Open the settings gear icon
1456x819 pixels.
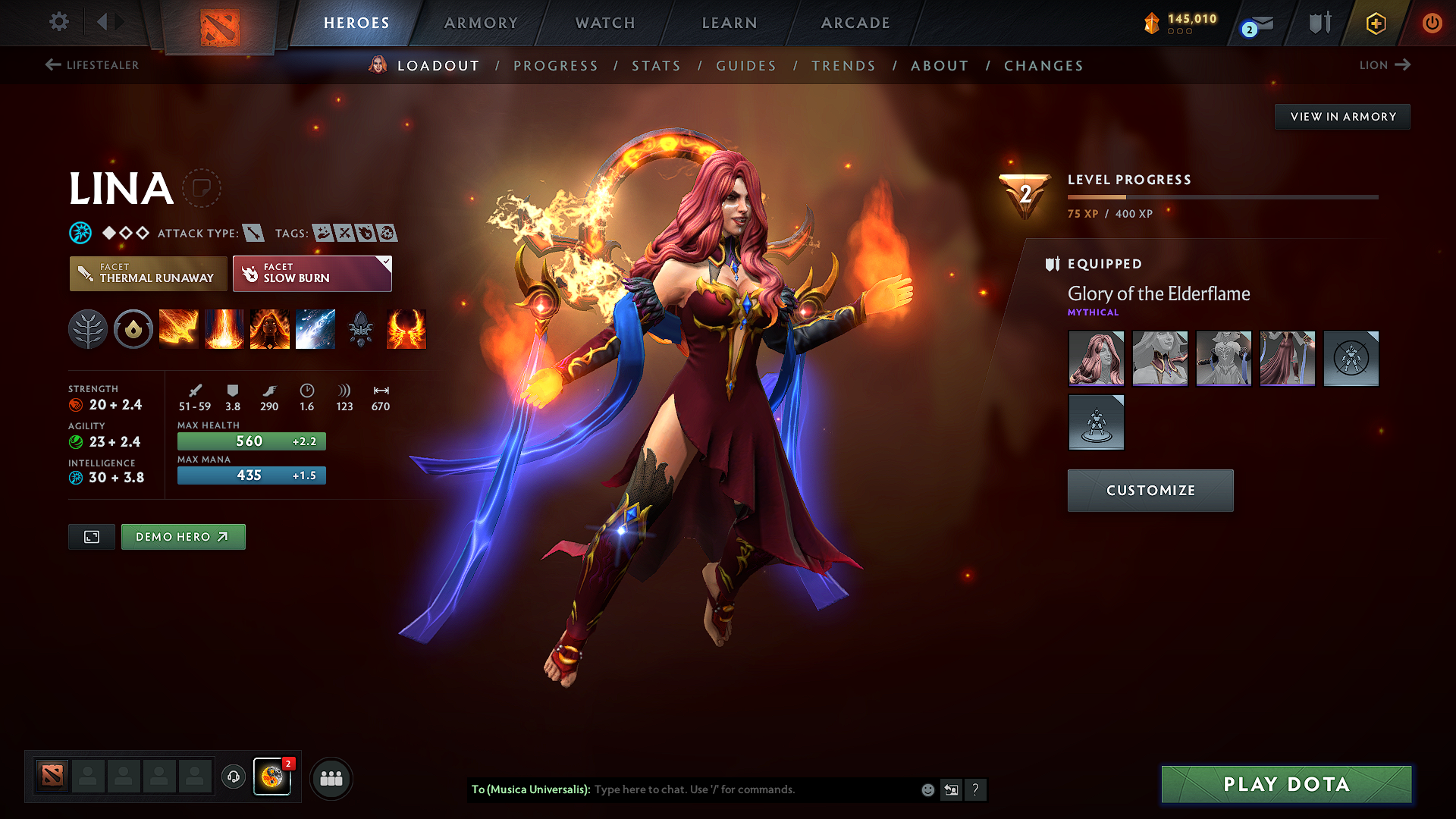[58, 22]
